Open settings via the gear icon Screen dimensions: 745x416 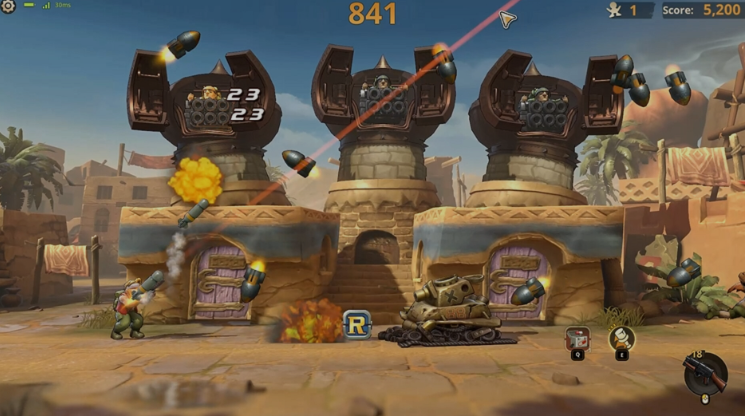(x=9, y=7)
